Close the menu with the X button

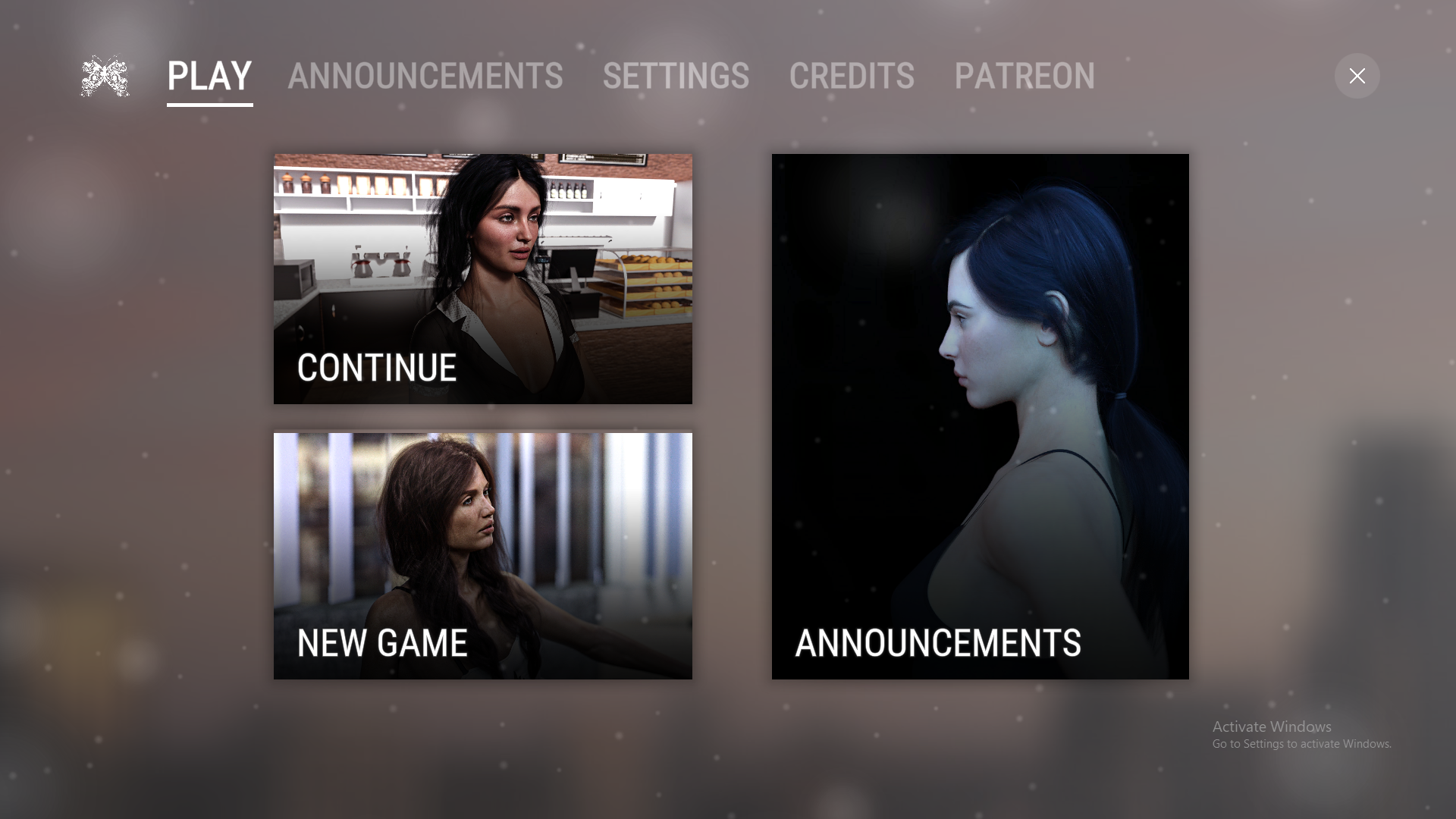click(x=1357, y=76)
